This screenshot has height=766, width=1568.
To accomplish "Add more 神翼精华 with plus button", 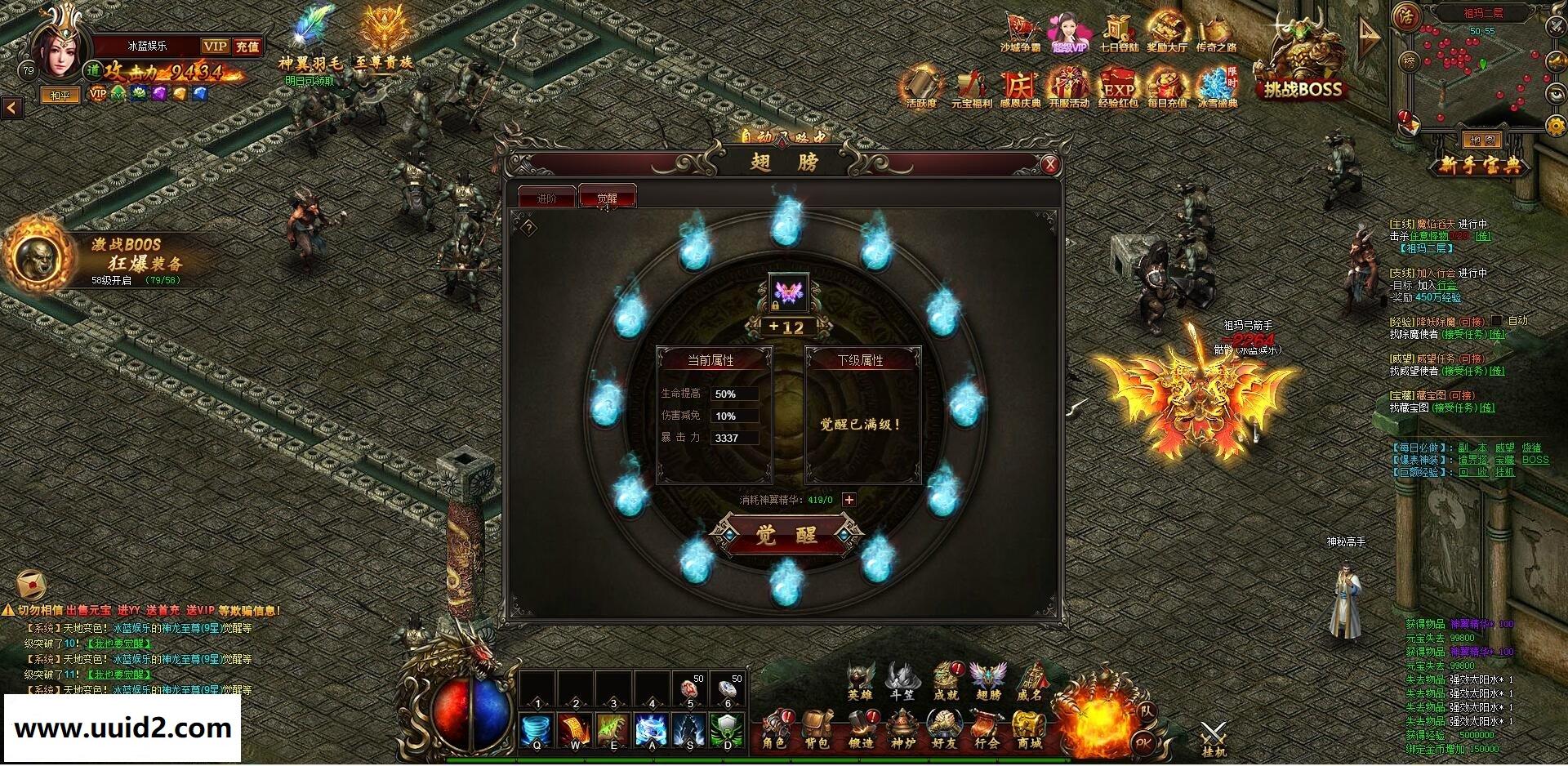I will click(849, 500).
